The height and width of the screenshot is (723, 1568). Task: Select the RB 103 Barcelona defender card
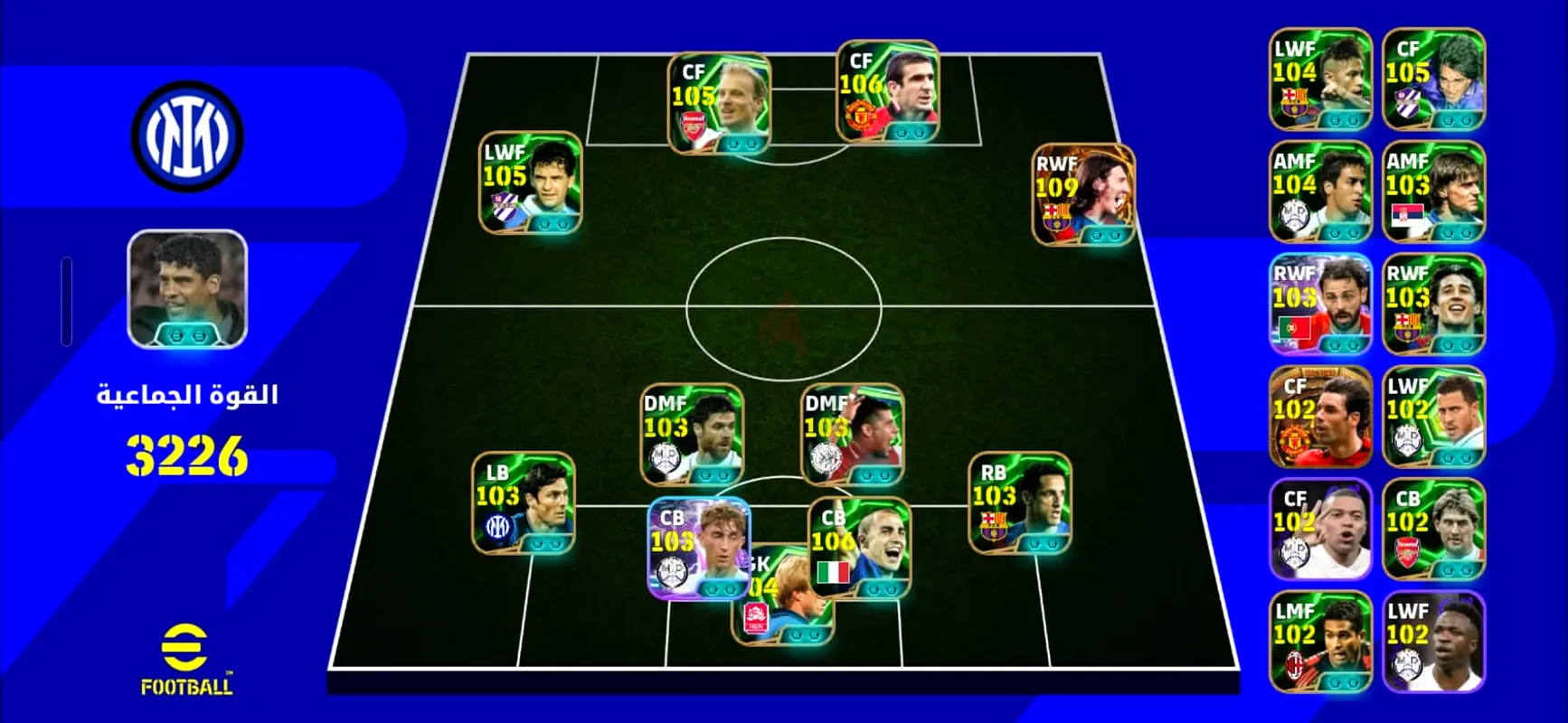pos(1019,502)
